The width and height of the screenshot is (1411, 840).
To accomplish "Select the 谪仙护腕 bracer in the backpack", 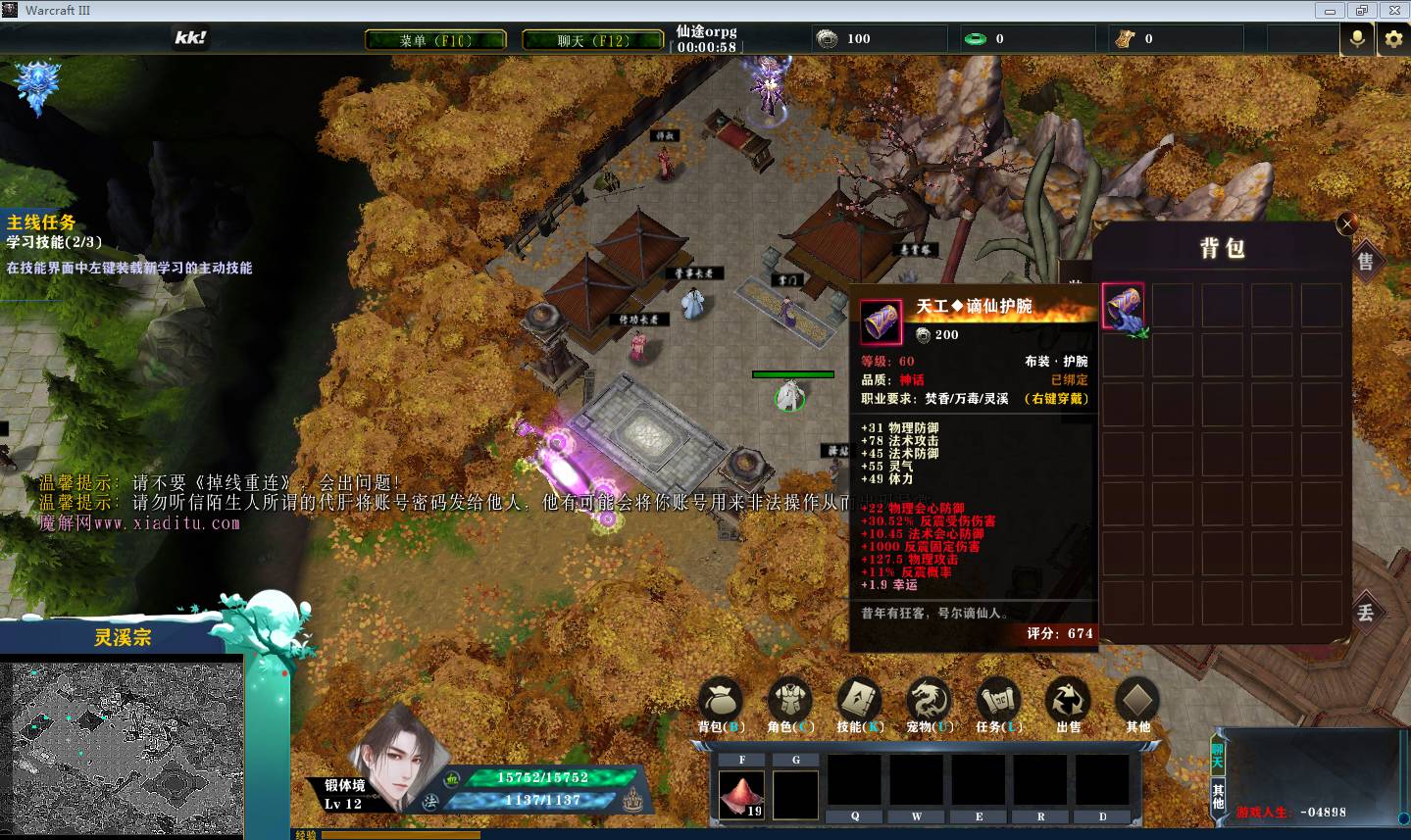I will (1124, 307).
